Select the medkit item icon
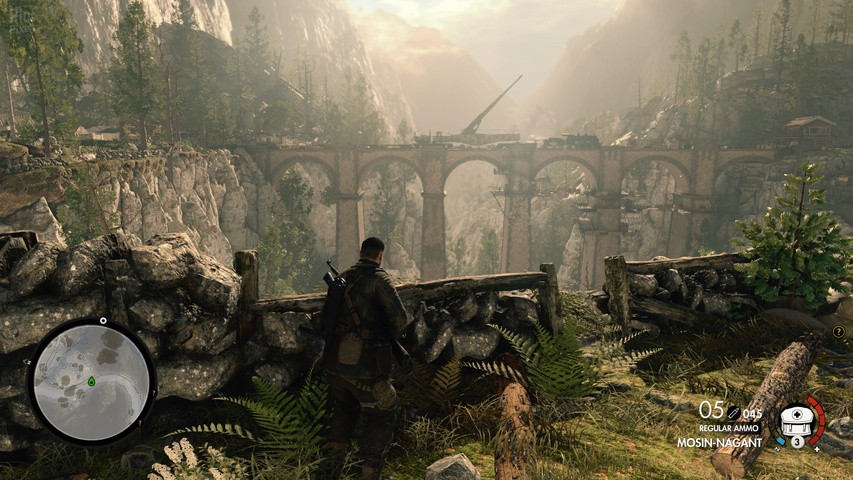The width and height of the screenshot is (853, 480). tap(797, 418)
